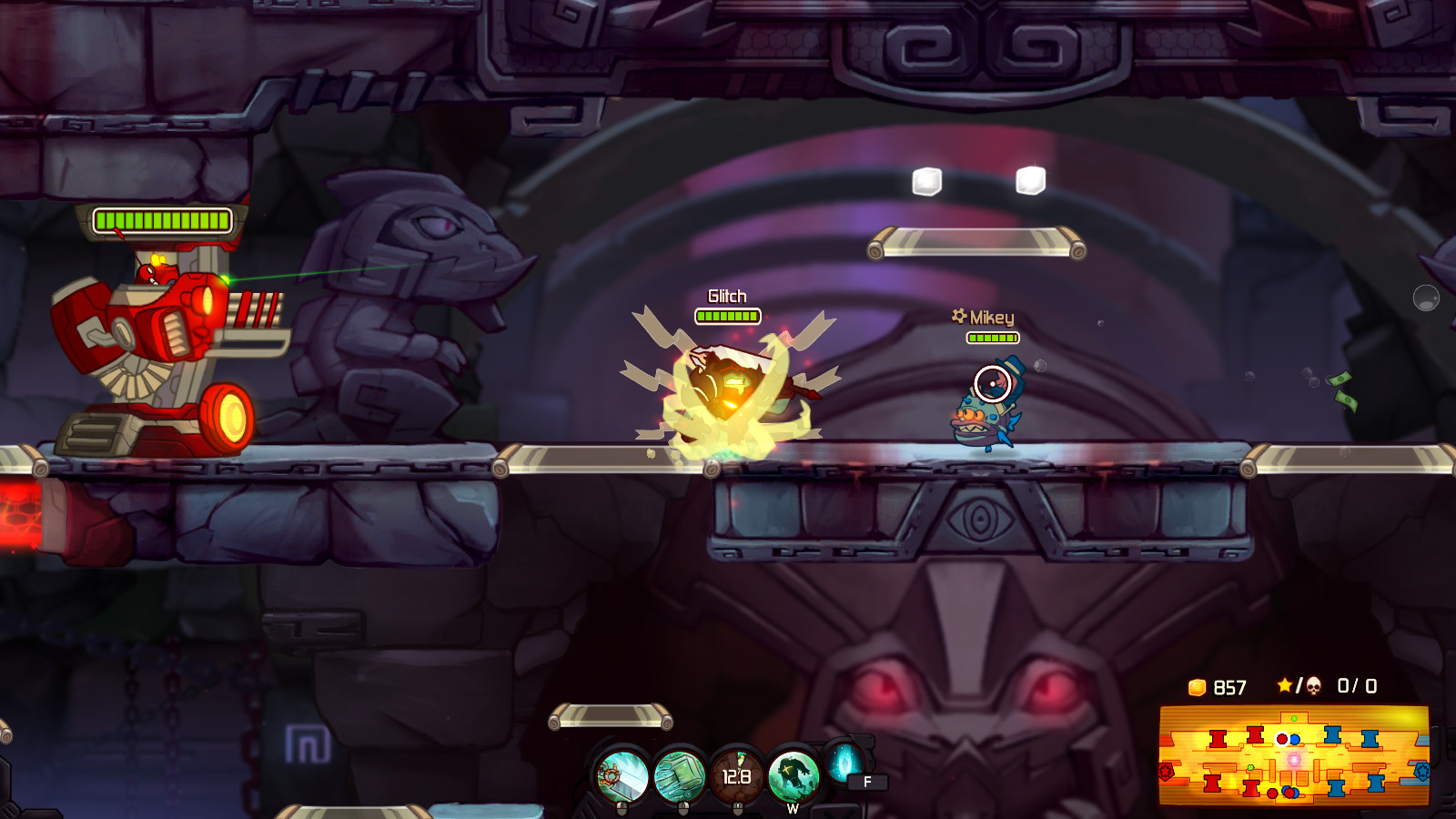Open the blue team base icon on the minimap
Screen dimensions: 1456x819
[x=1421, y=771]
